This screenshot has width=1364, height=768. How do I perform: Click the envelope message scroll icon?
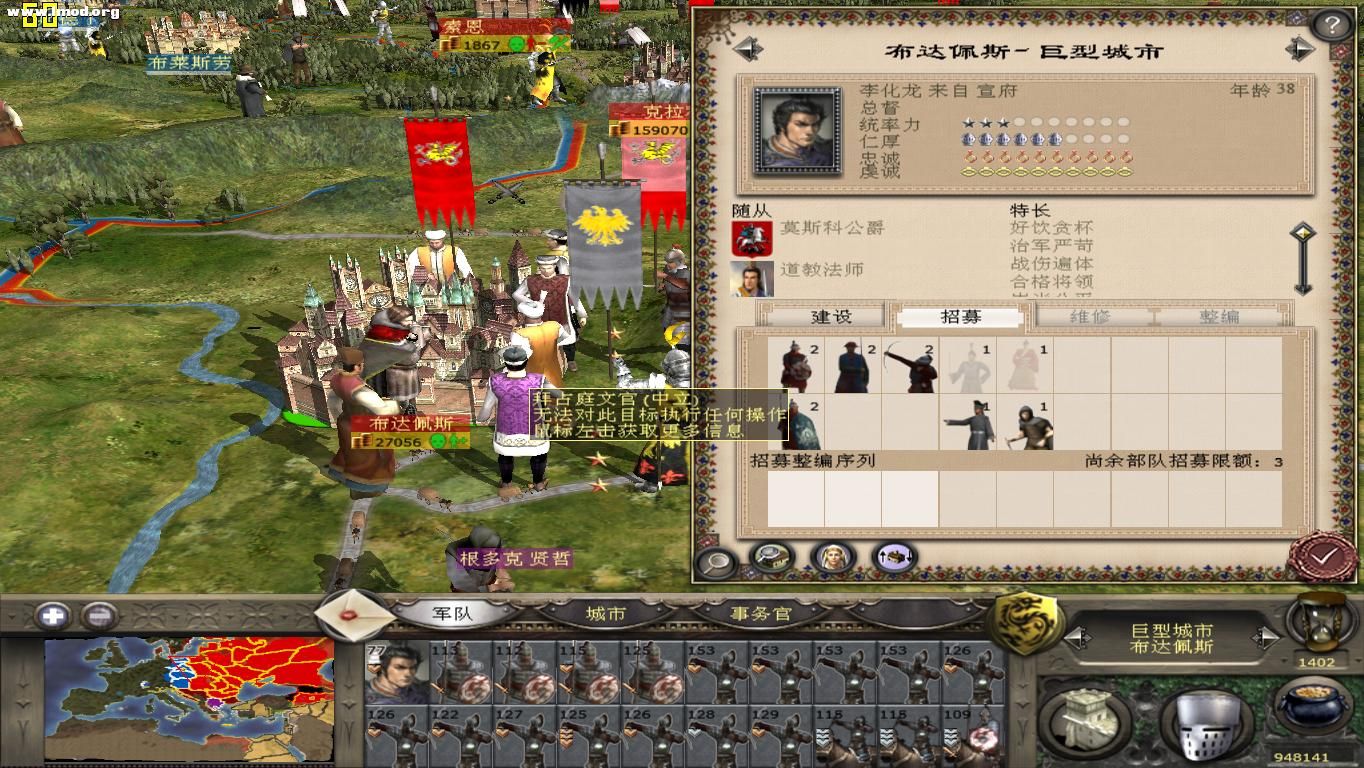pyautogui.click(x=352, y=612)
